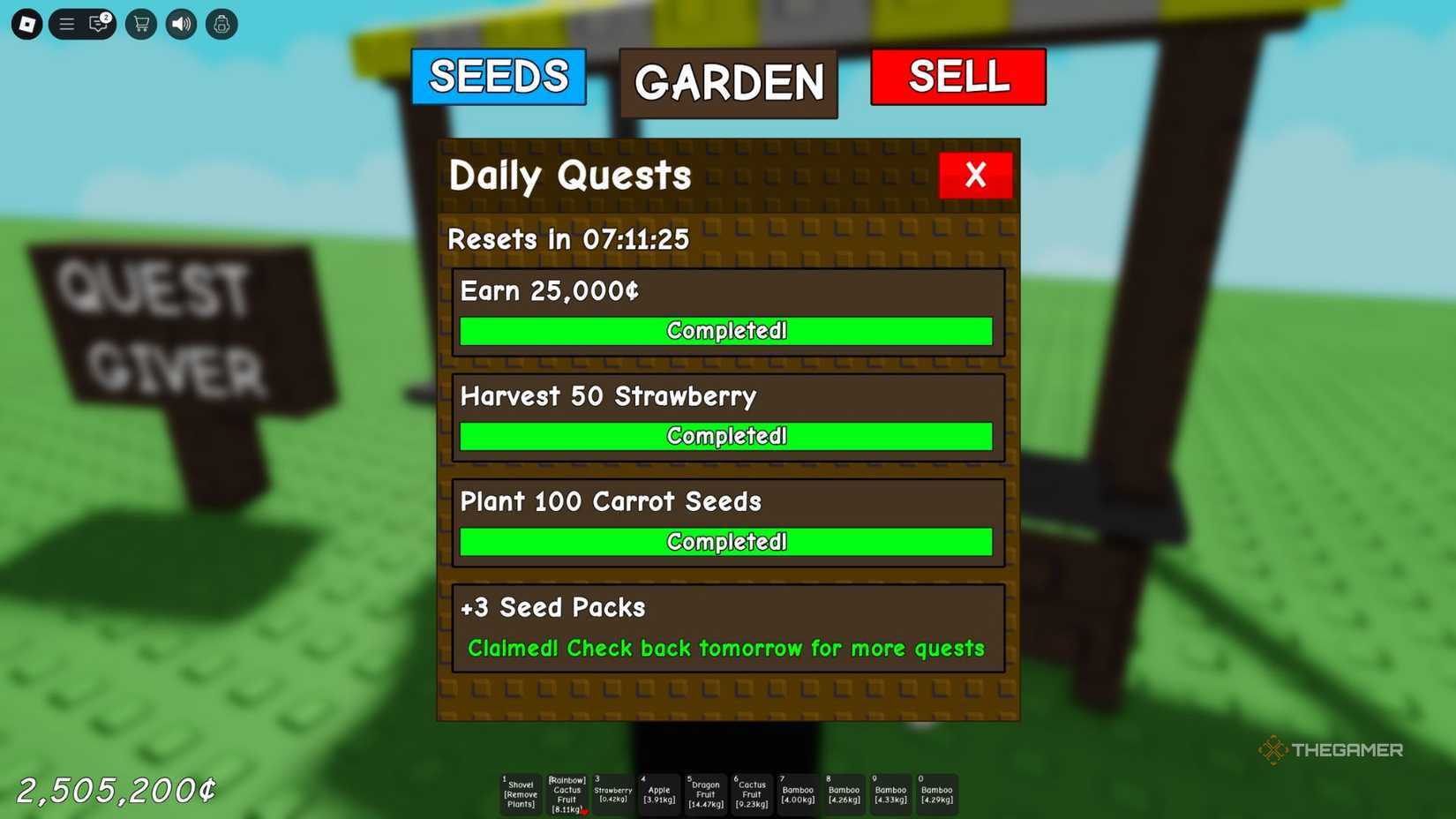Equip the Cactus Fruit in slot 6
The height and width of the screenshot is (819, 1456).
tap(751, 793)
